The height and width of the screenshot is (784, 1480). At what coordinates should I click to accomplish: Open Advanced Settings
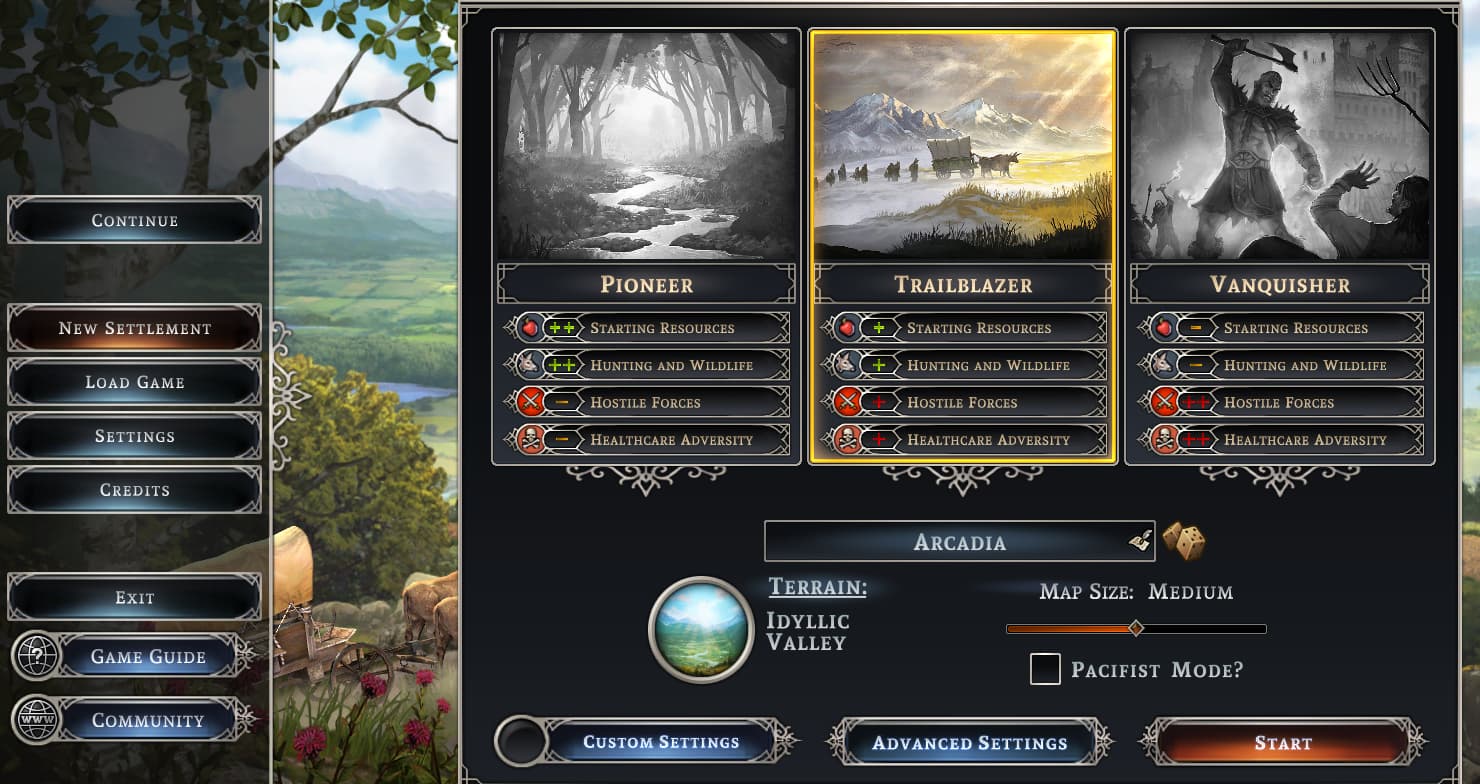pos(969,743)
